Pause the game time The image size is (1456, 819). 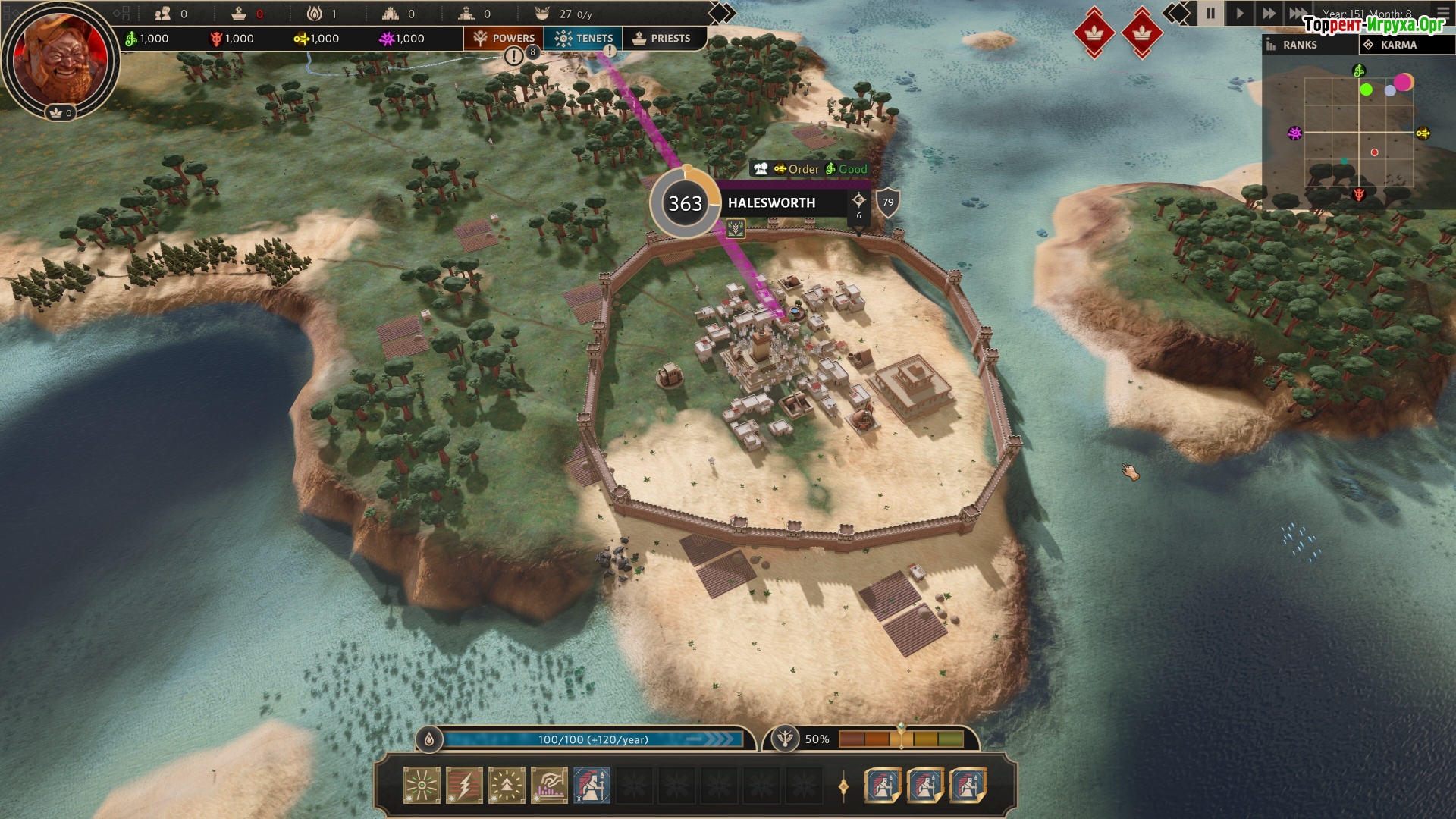pyautogui.click(x=1210, y=13)
